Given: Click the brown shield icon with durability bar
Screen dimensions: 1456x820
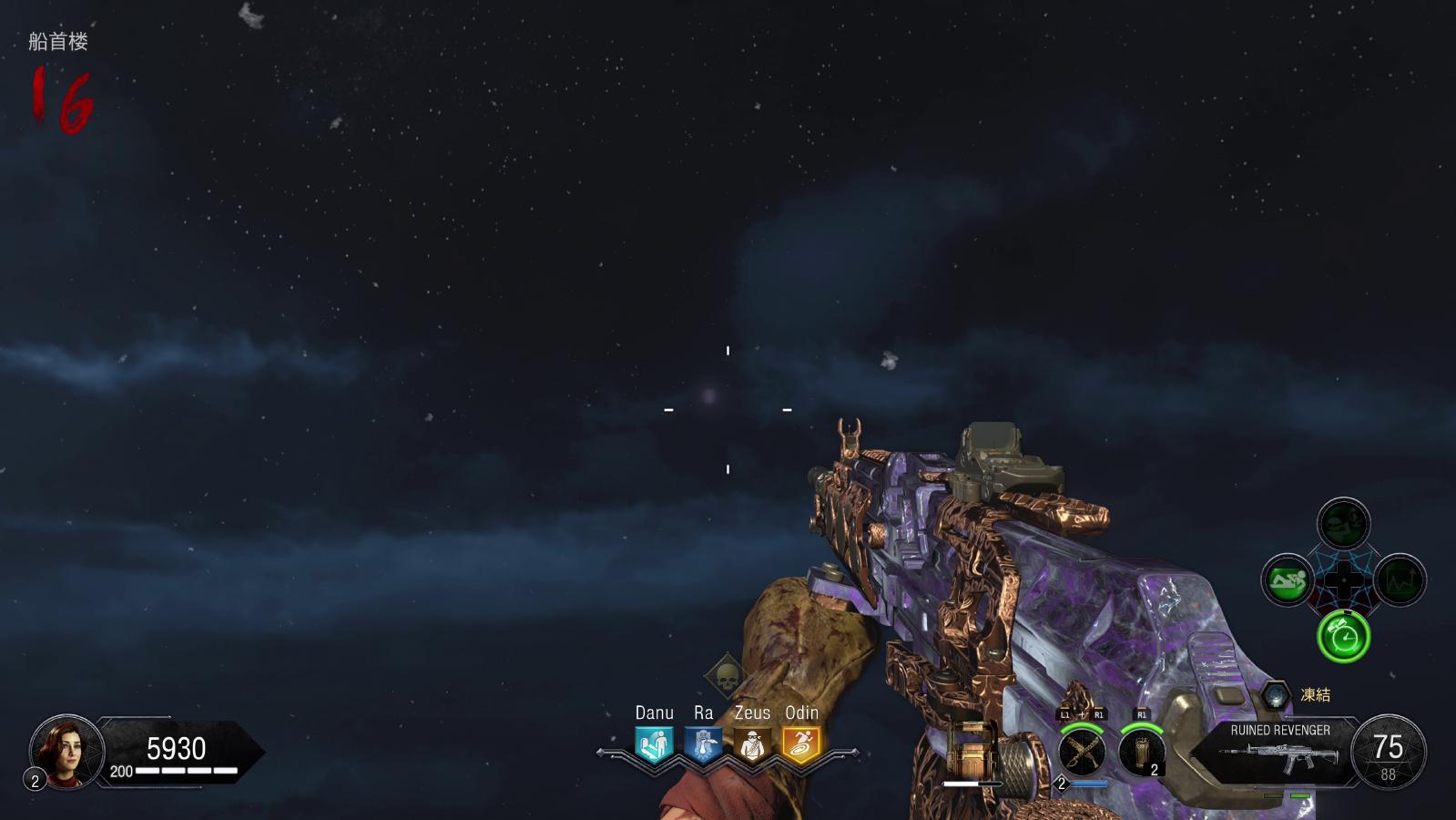Looking at the screenshot, I should pyautogui.click(x=971, y=750).
